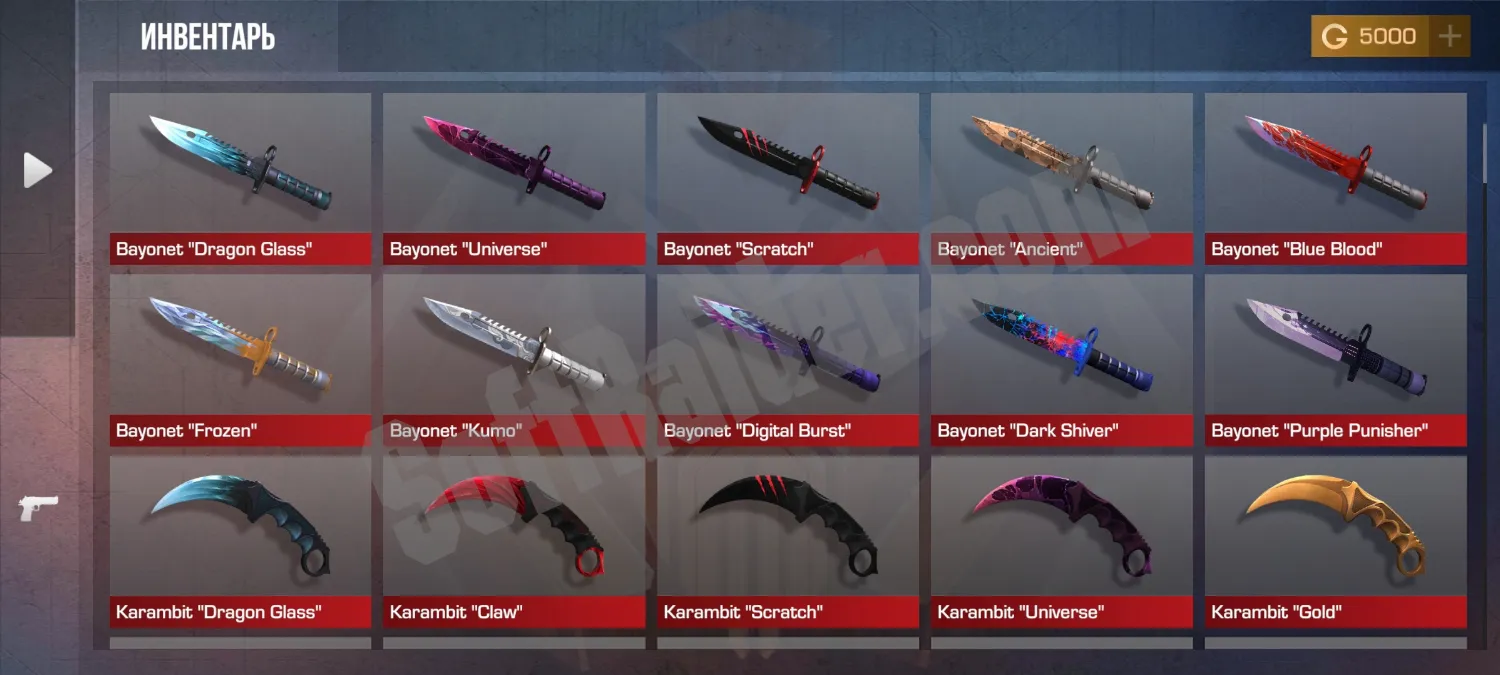Pick the Bayonet "Kumo" item
The image size is (1500, 675).
(x=514, y=360)
